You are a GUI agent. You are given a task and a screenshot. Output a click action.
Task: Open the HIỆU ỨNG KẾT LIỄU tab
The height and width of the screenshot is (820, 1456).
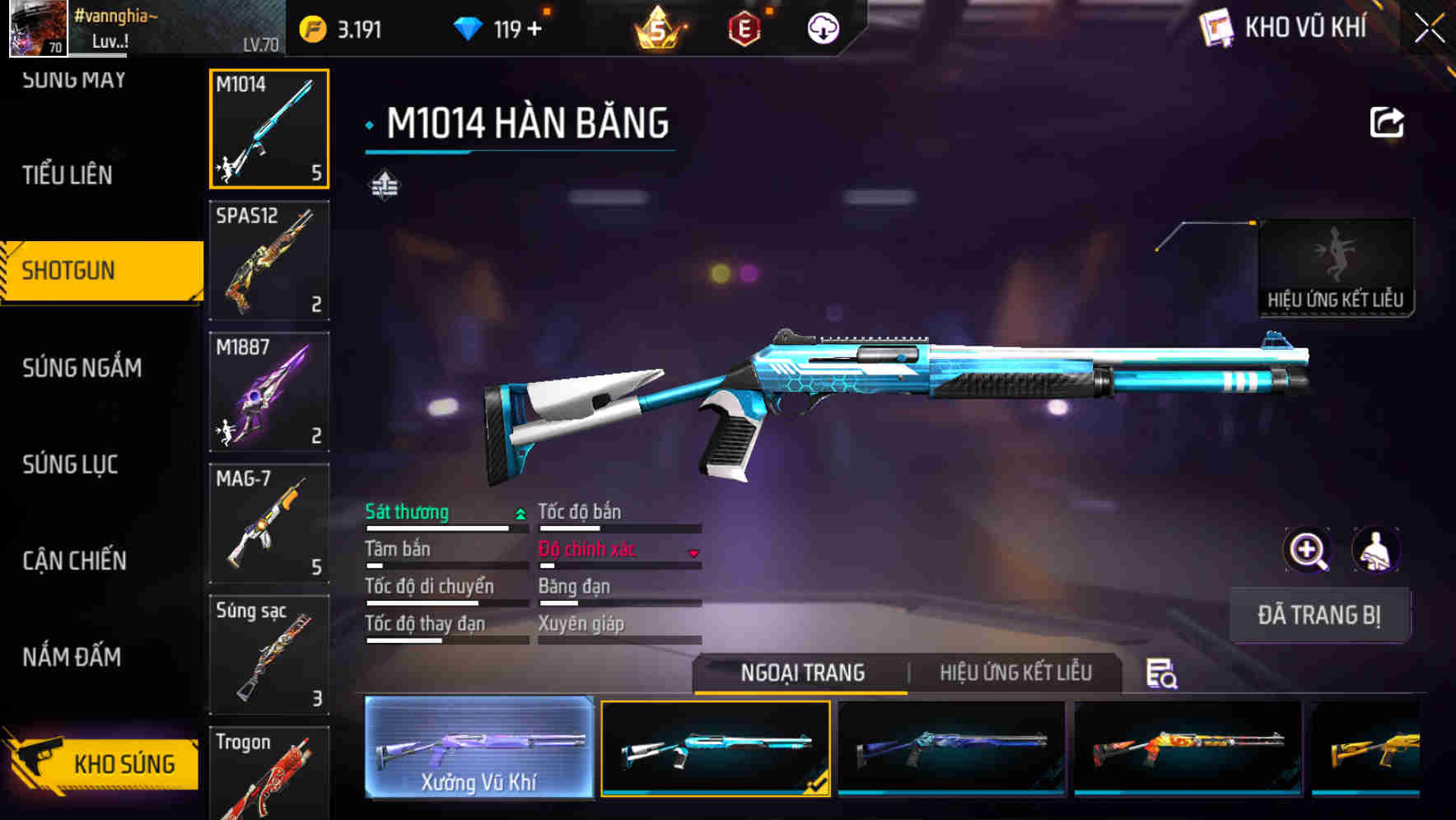pos(1015,673)
